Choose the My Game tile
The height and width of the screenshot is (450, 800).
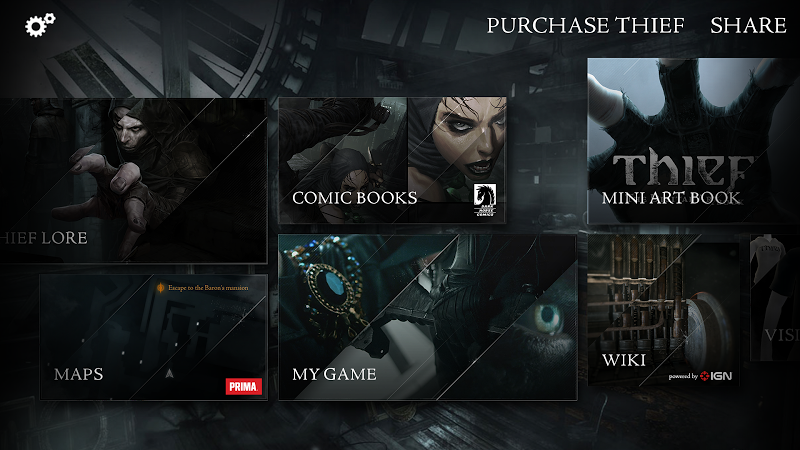tap(427, 317)
